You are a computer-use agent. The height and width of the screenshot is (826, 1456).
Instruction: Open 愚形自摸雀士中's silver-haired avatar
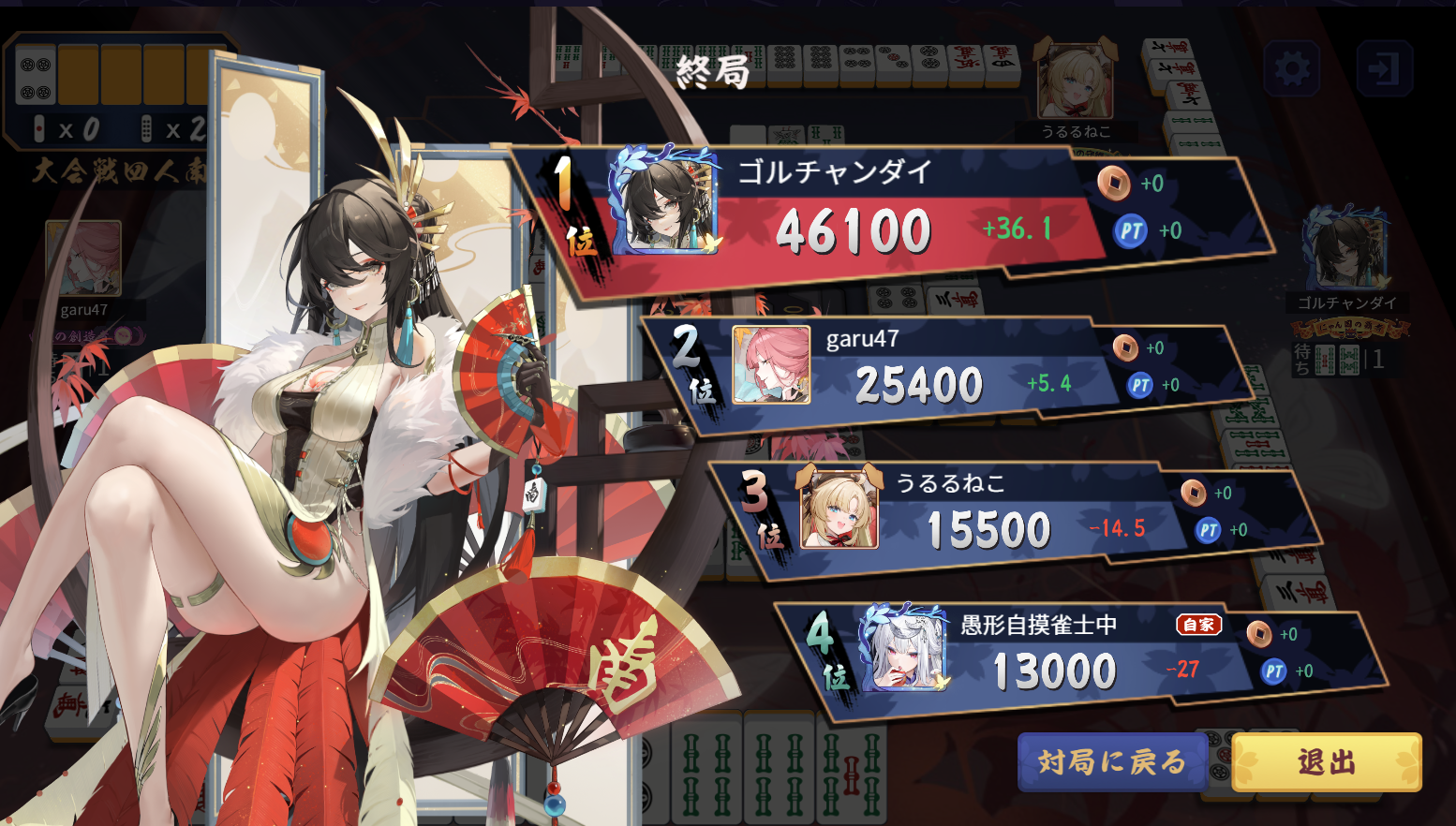point(905,649)
